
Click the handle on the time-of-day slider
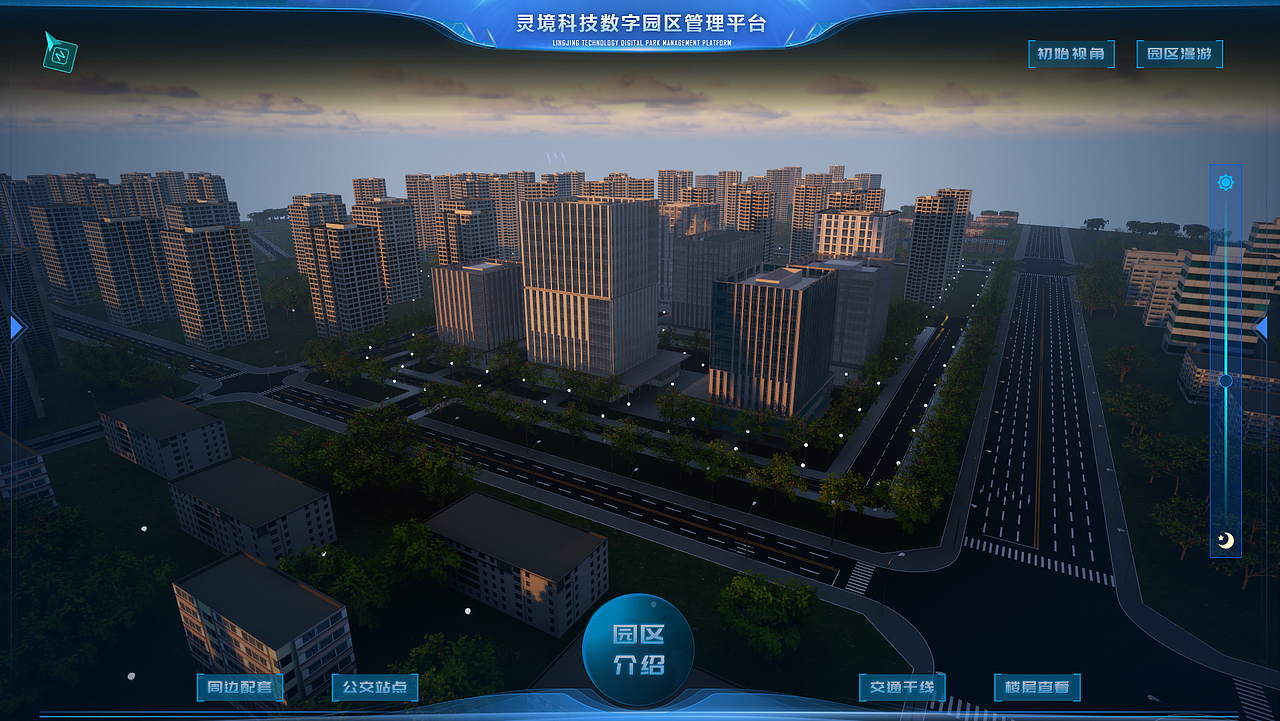point(1224,379)
